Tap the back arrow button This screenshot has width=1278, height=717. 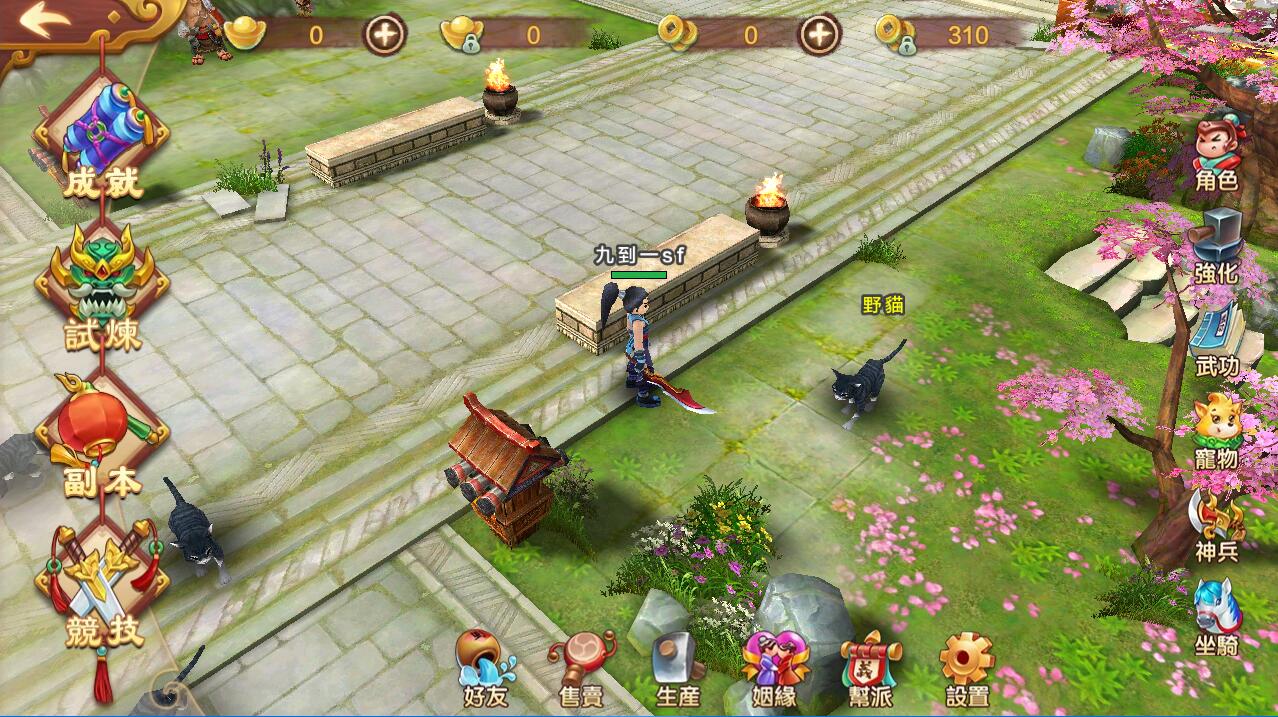45,22
